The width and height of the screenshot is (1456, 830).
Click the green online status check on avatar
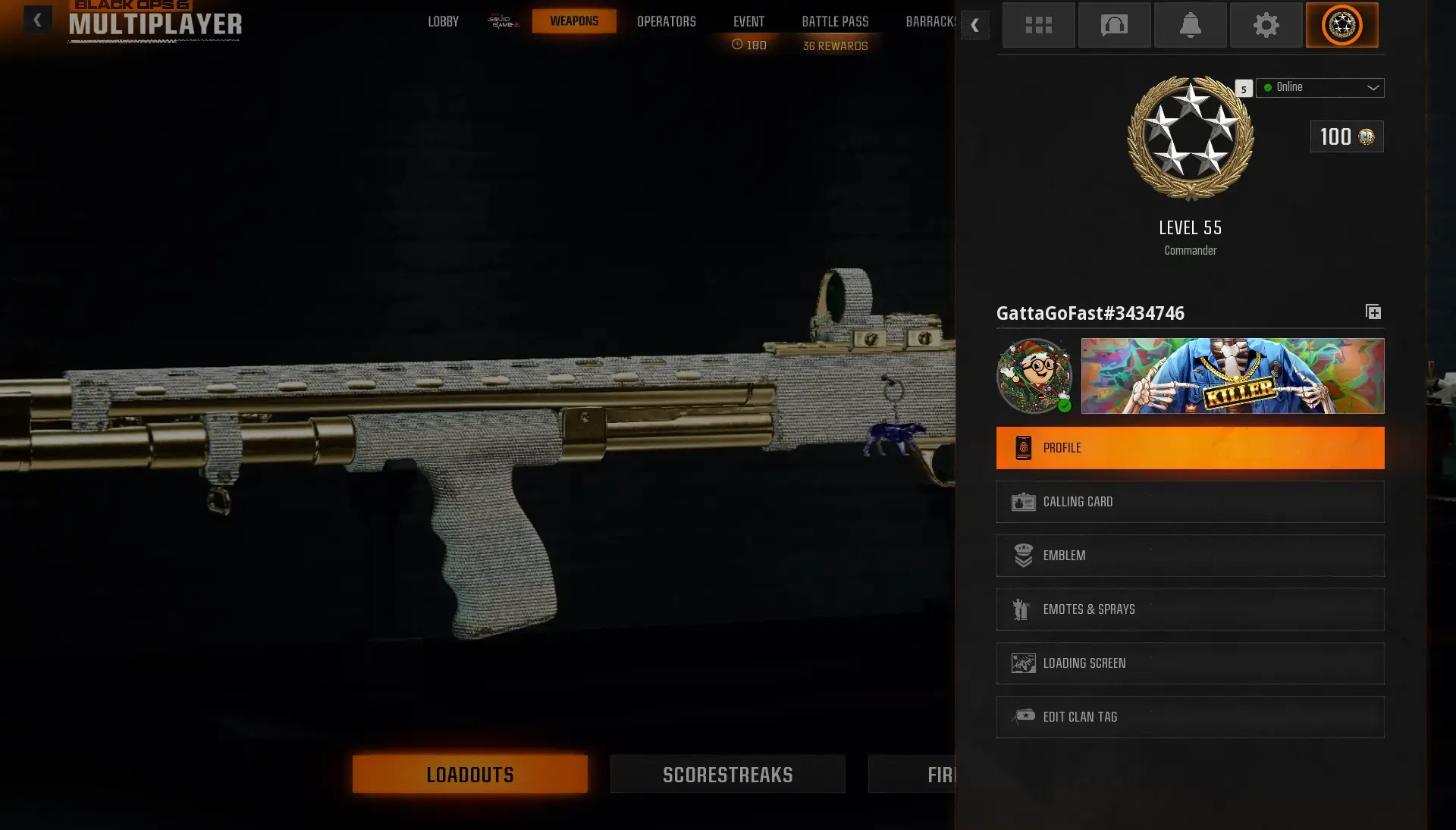pos(1065,405)
